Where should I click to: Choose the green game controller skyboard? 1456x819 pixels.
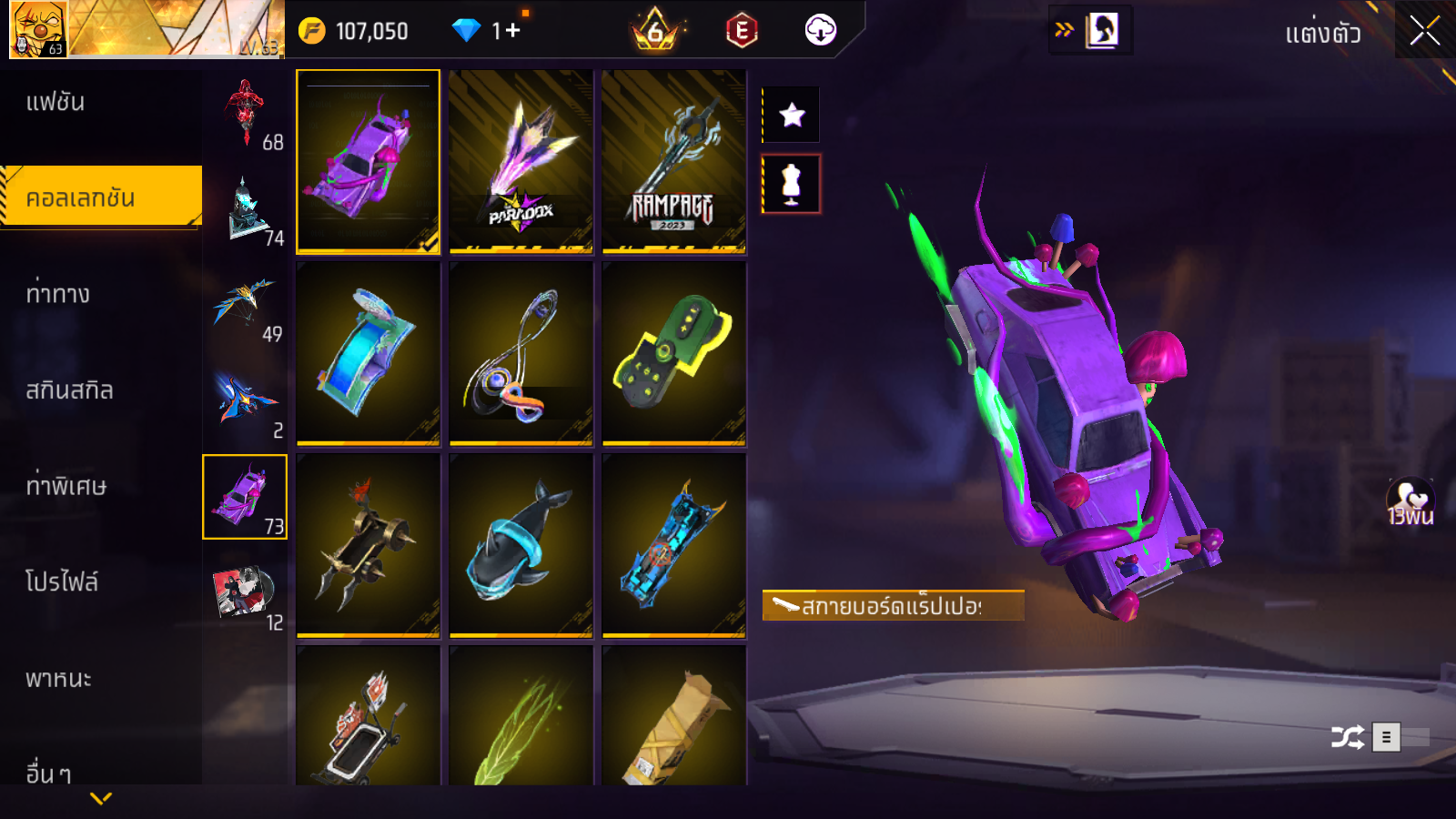click(674, 353)
